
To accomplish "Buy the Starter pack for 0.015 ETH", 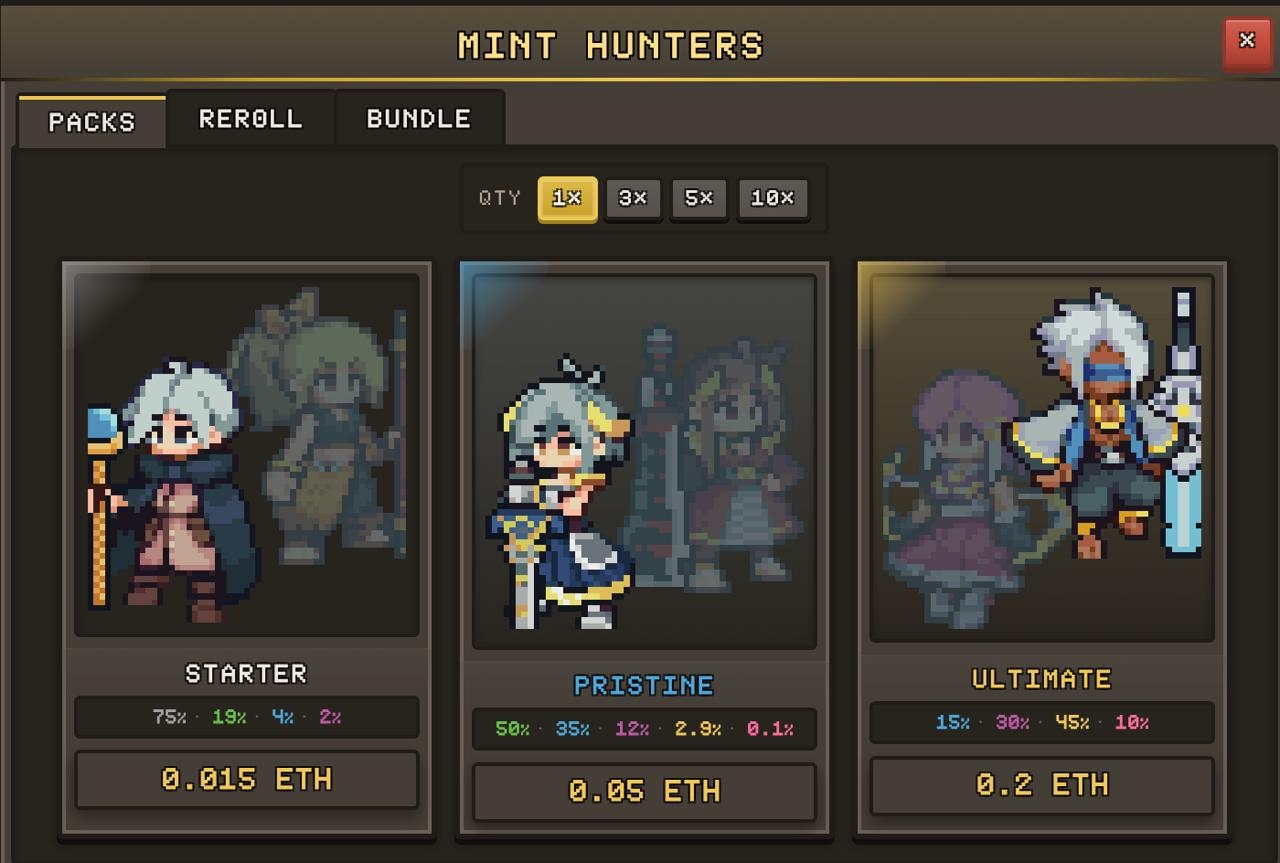I will click(x=246, y=779).
